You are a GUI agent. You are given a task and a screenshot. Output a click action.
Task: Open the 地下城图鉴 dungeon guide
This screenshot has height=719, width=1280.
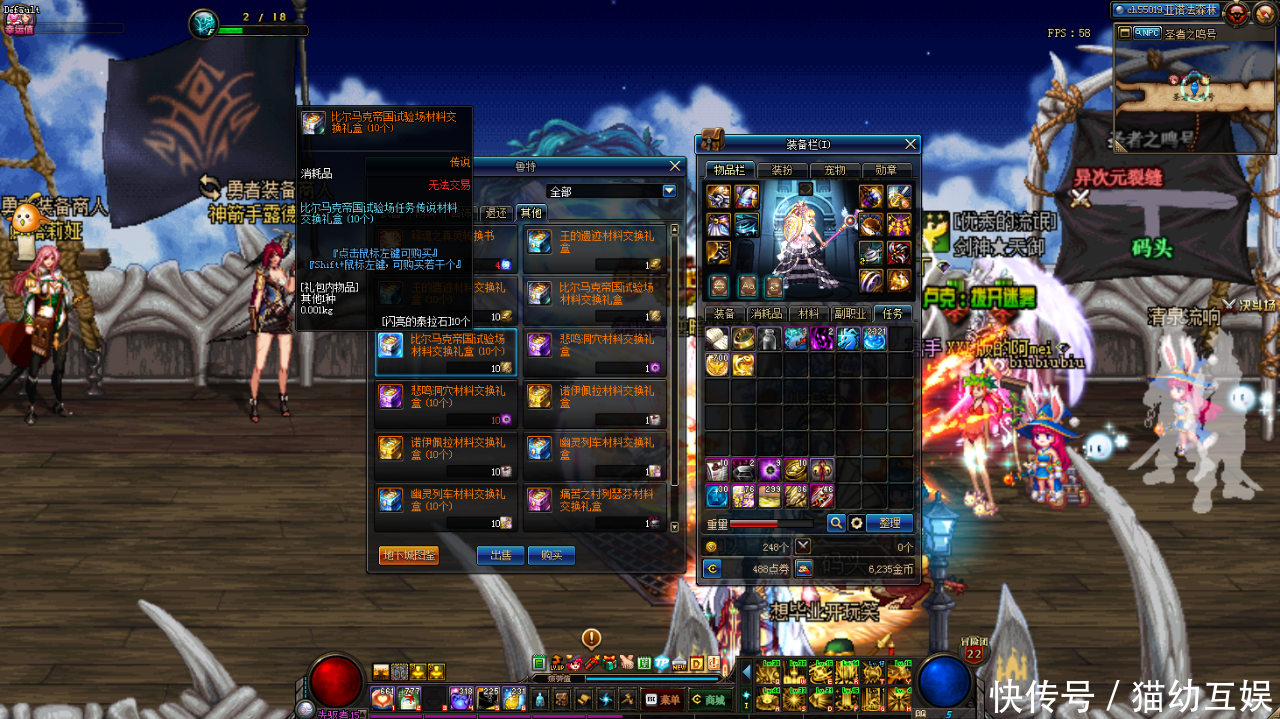[409, 555]
